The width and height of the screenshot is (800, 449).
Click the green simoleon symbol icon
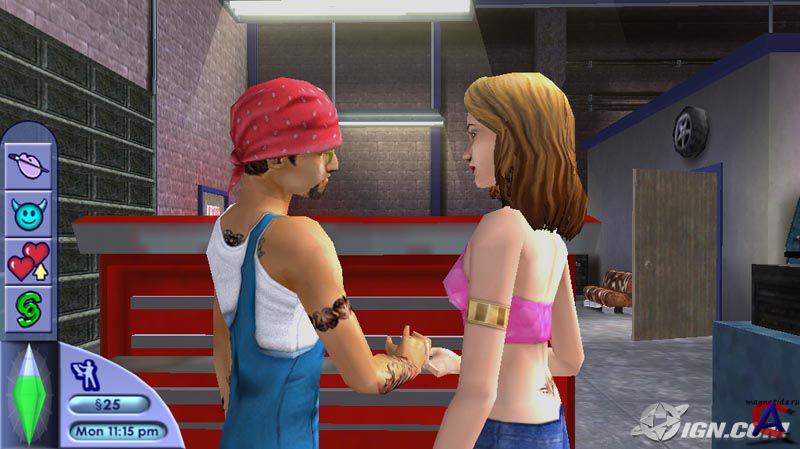[x=28, y=308]
